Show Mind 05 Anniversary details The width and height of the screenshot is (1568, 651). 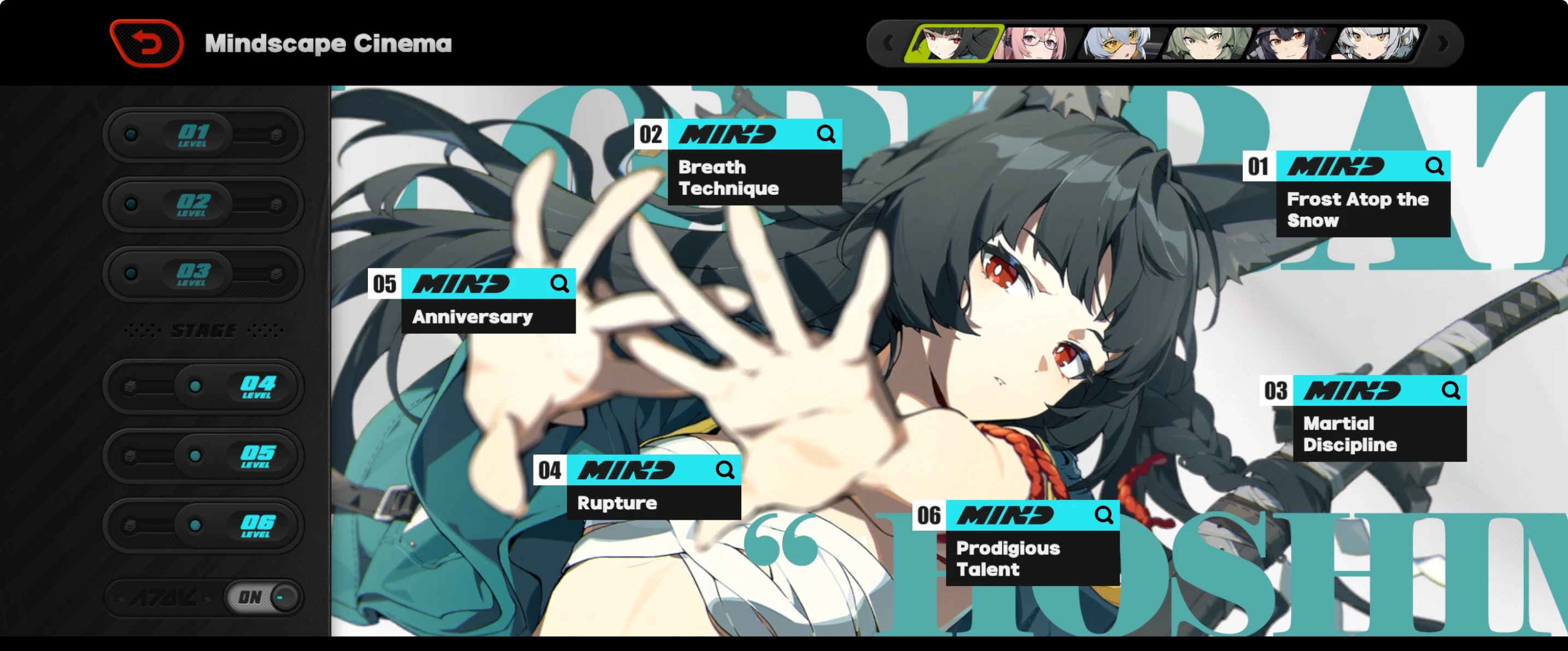(x=488, y=300)
